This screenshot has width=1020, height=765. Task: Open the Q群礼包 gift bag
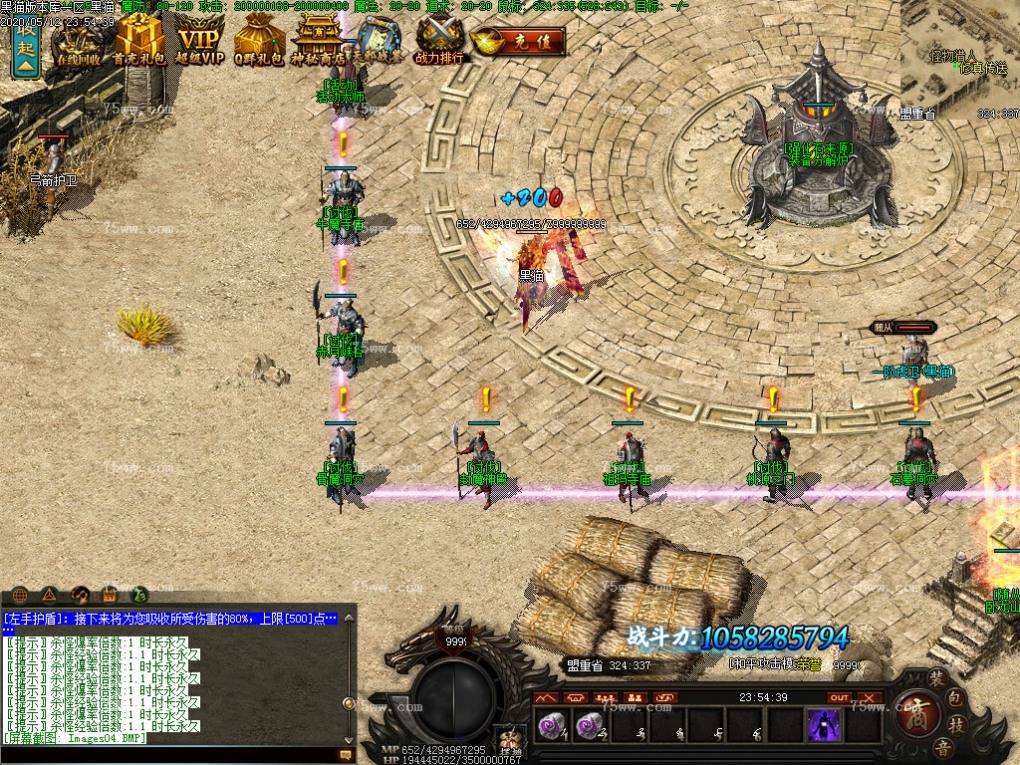tap(259, 42)
